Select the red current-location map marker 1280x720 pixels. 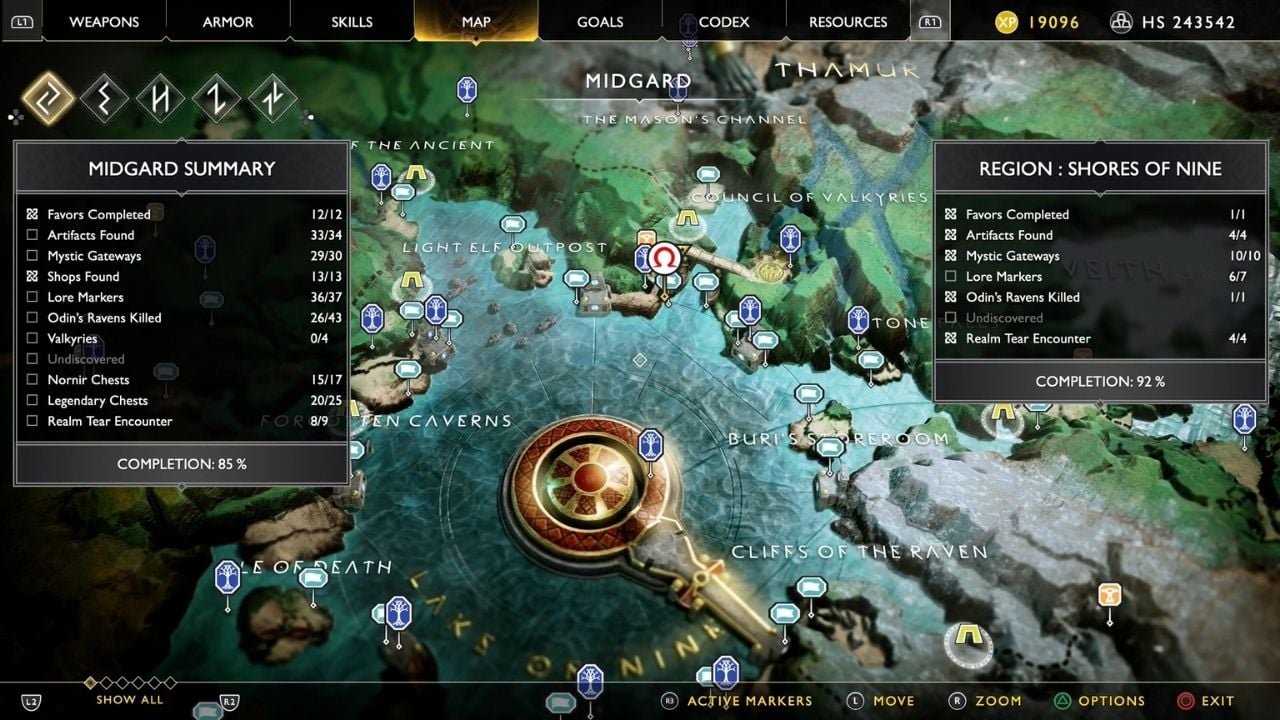[x=662, y=259]
